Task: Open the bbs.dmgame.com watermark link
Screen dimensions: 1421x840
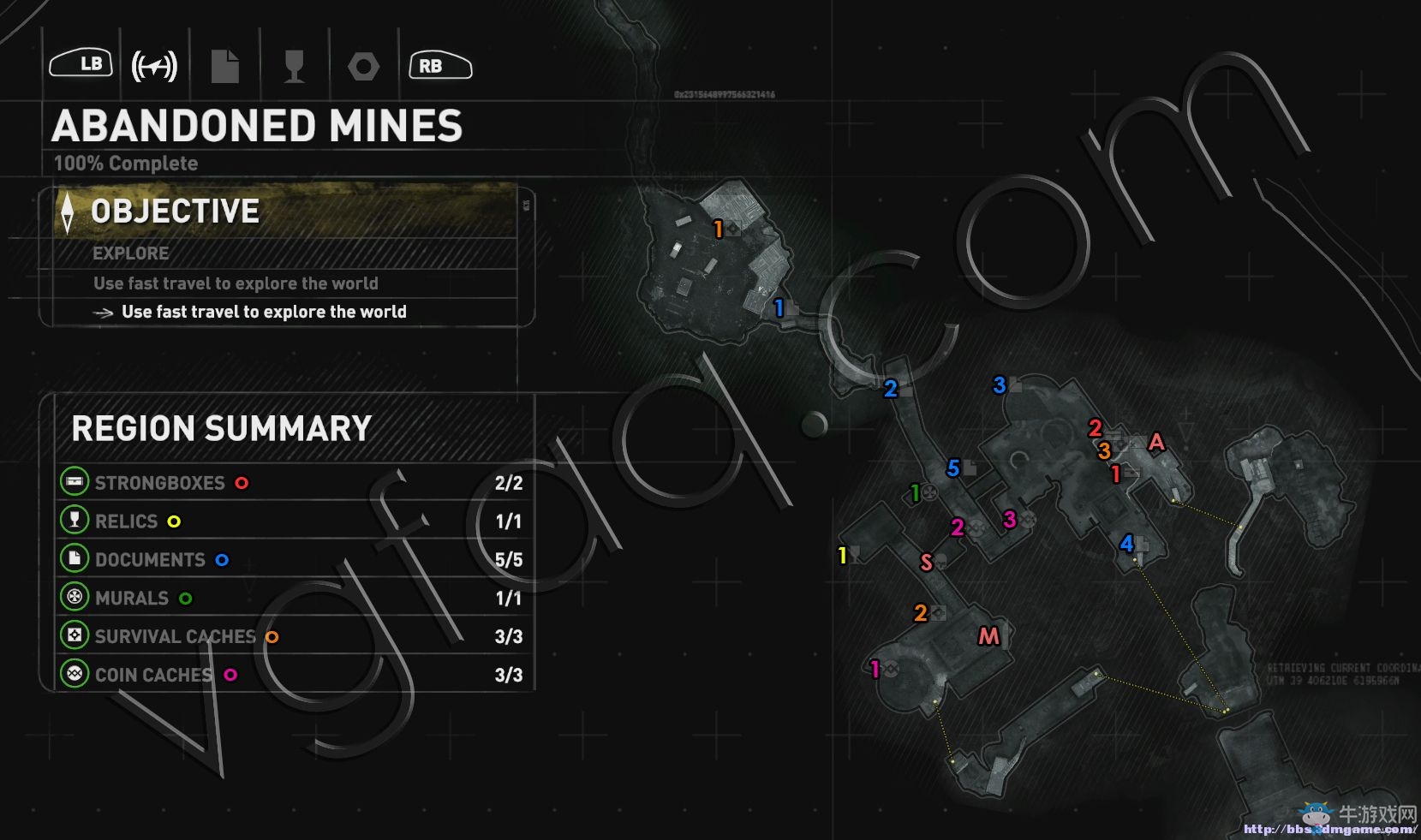Action: click(x=1328, y=829)
